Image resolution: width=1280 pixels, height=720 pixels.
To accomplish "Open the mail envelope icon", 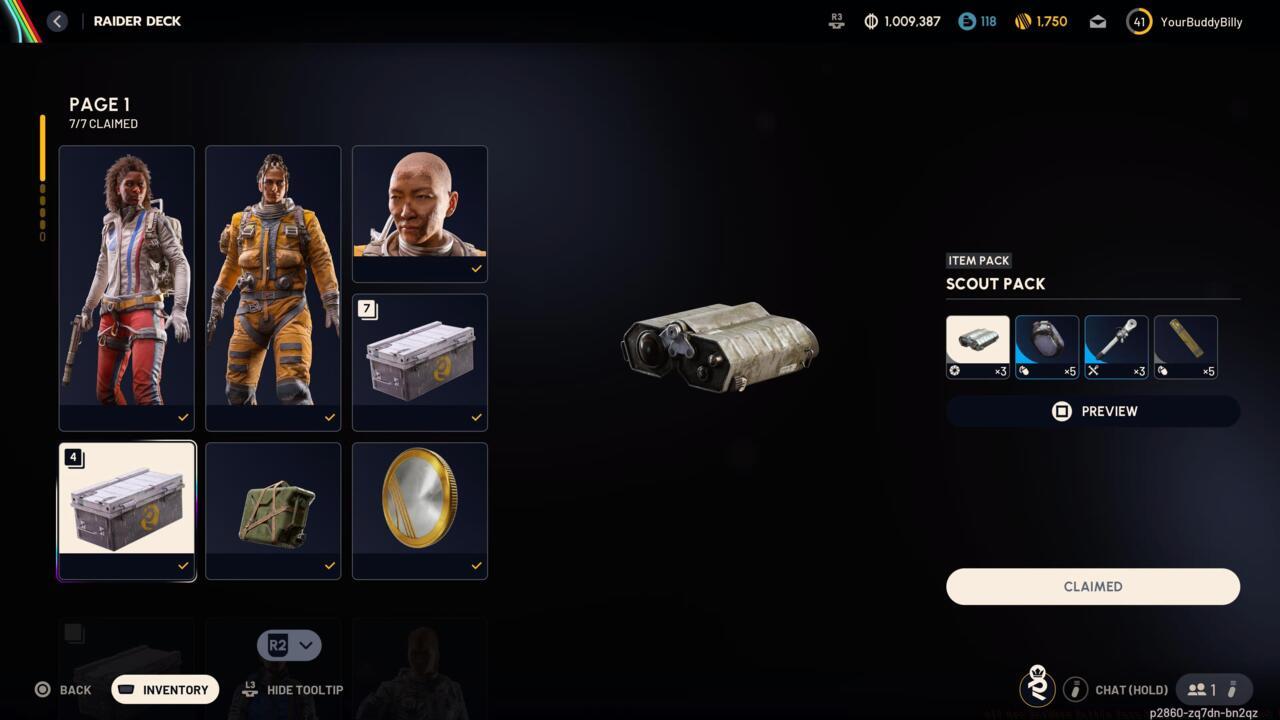I will click(1097, 21).
